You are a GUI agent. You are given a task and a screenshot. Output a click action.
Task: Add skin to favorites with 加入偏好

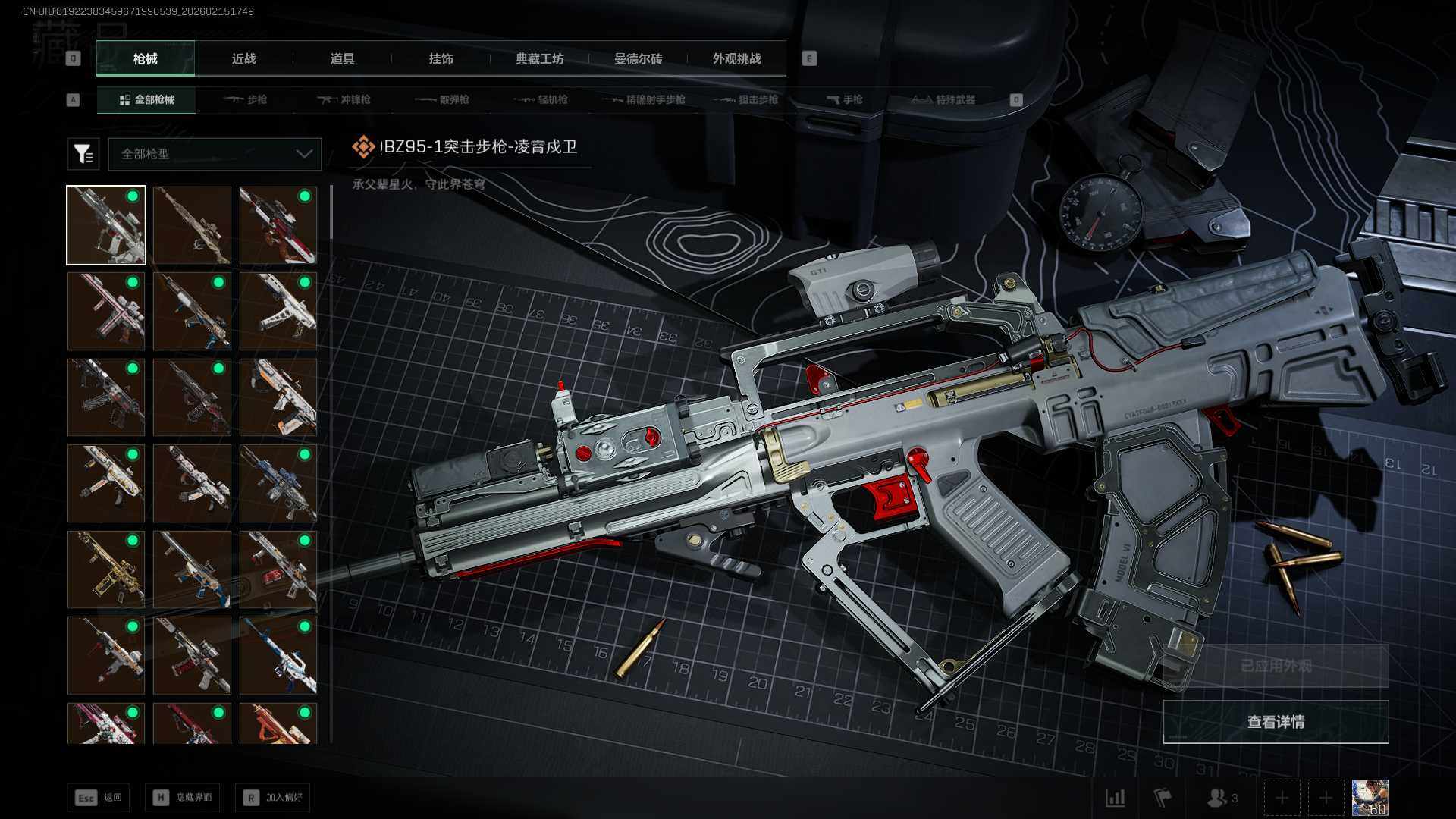click(273, 798)
